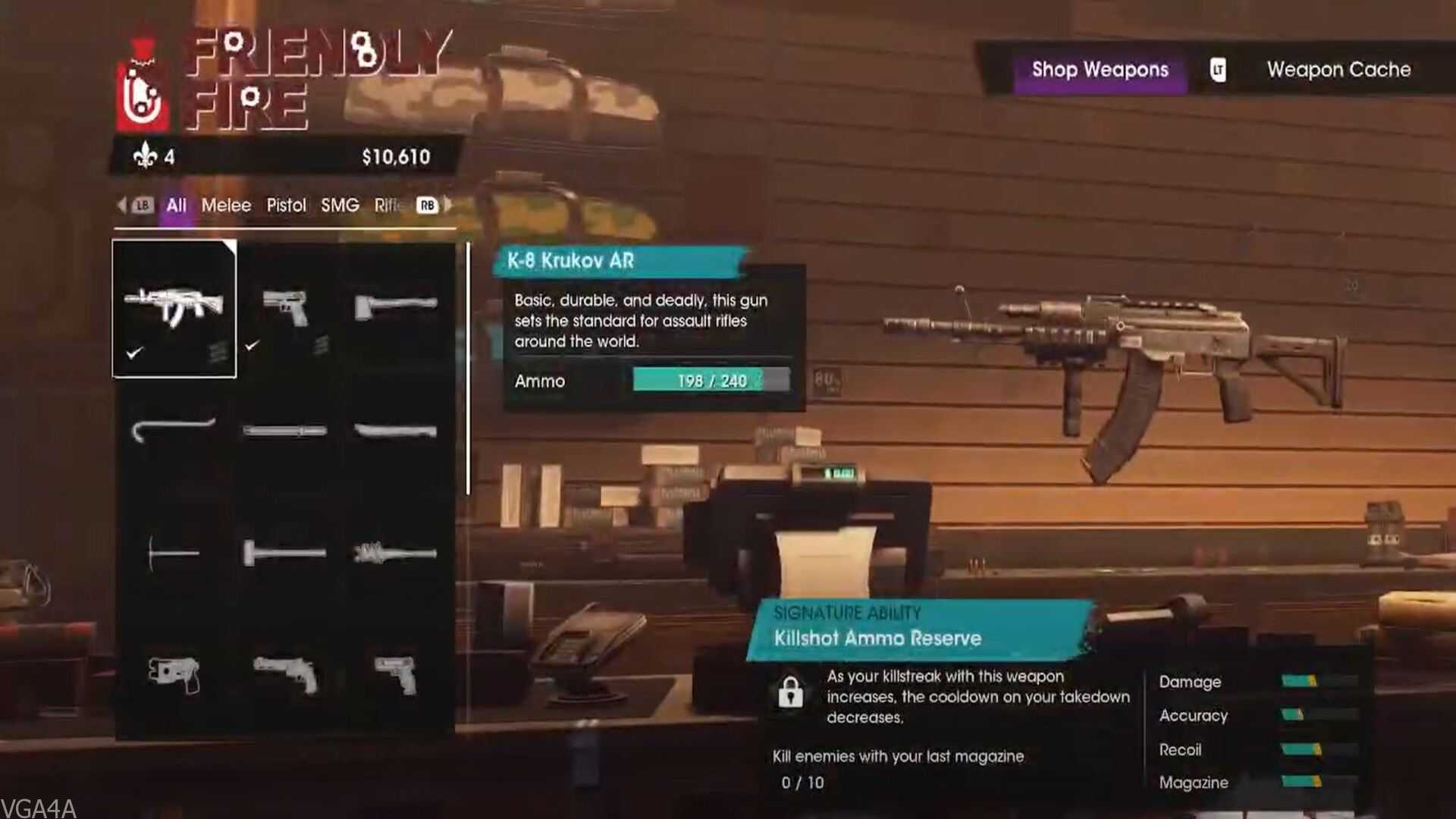Screen dimensions: 1456x819
Task: Show the Pistol category
Action: [286, 206]
